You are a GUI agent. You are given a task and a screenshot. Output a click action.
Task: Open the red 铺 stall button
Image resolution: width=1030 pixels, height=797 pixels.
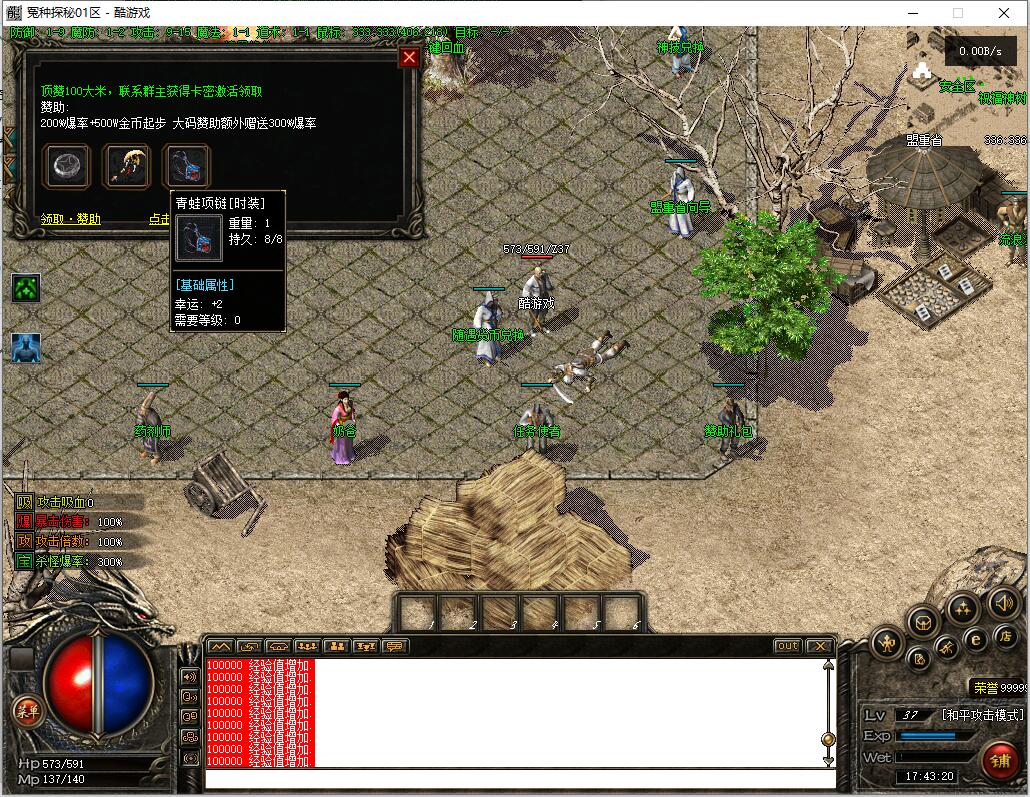tap(999, 761)
